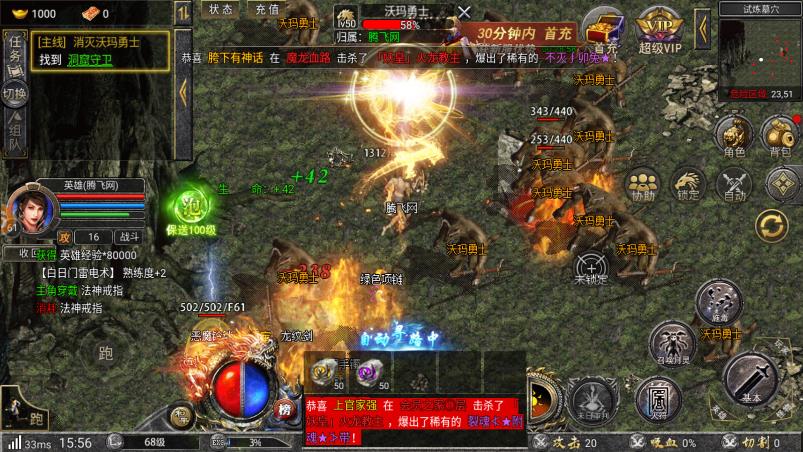Toggle 自动 auto-combat
The width and height of the screenshot is (803, 452).
tap(735, 183)
